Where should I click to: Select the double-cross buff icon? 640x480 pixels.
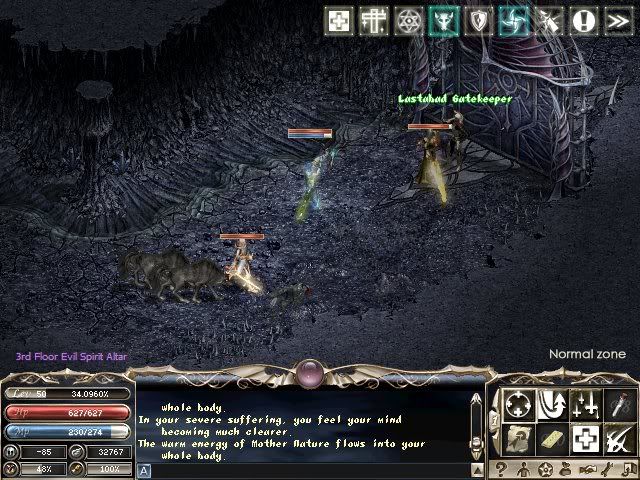pos(375,21)
